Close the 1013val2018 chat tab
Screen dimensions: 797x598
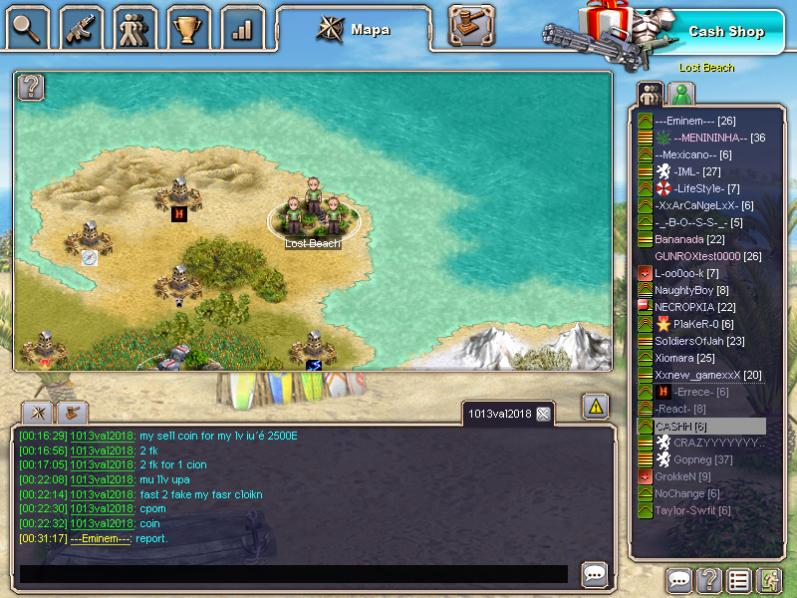pos(543,414)
